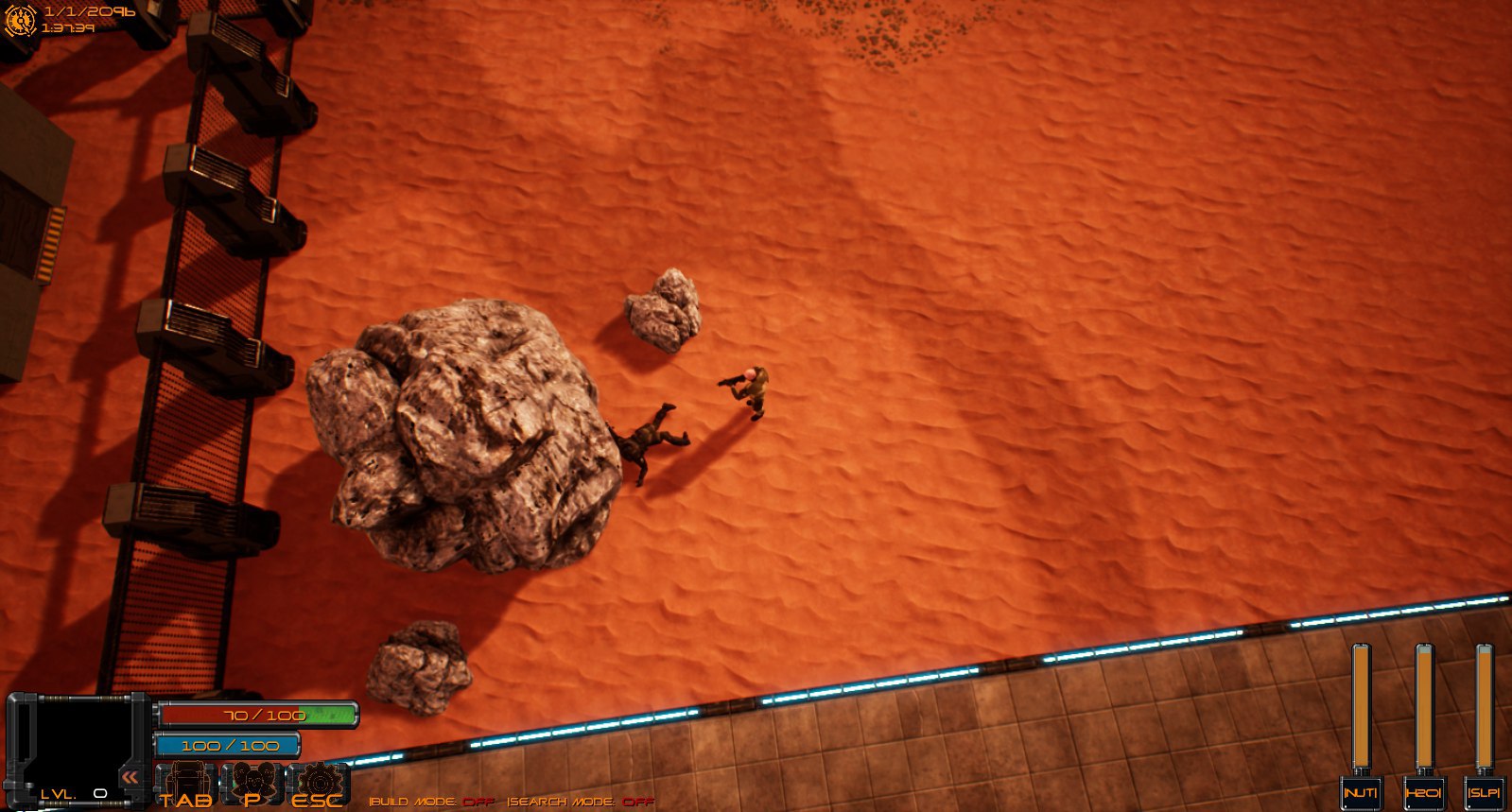Click the green 70/100 health bar
Screen dimensions: 1512x812
coord(257,714)
